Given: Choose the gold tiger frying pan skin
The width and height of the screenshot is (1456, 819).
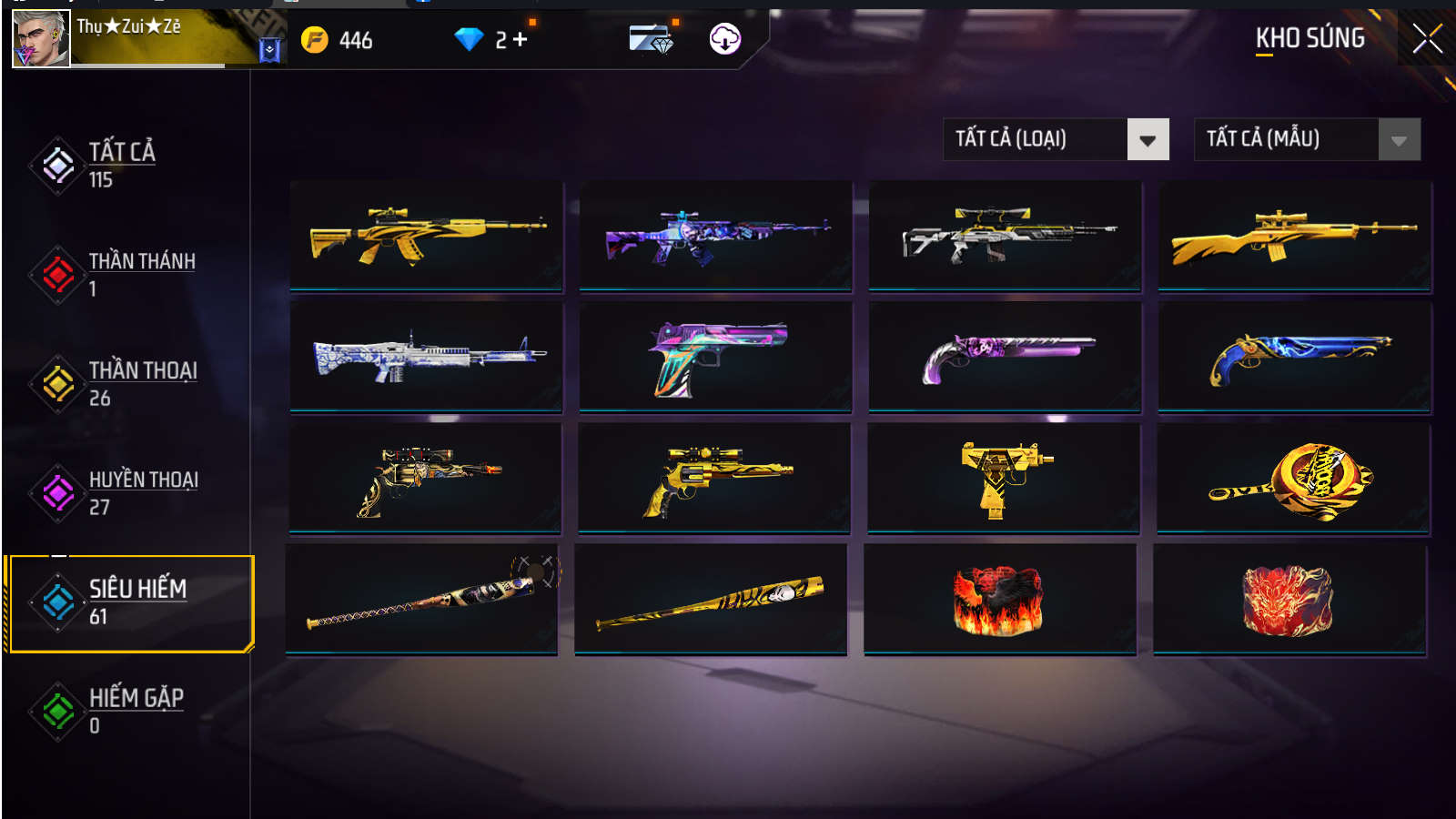Looking at the screenshot, I should (1293, 479).
